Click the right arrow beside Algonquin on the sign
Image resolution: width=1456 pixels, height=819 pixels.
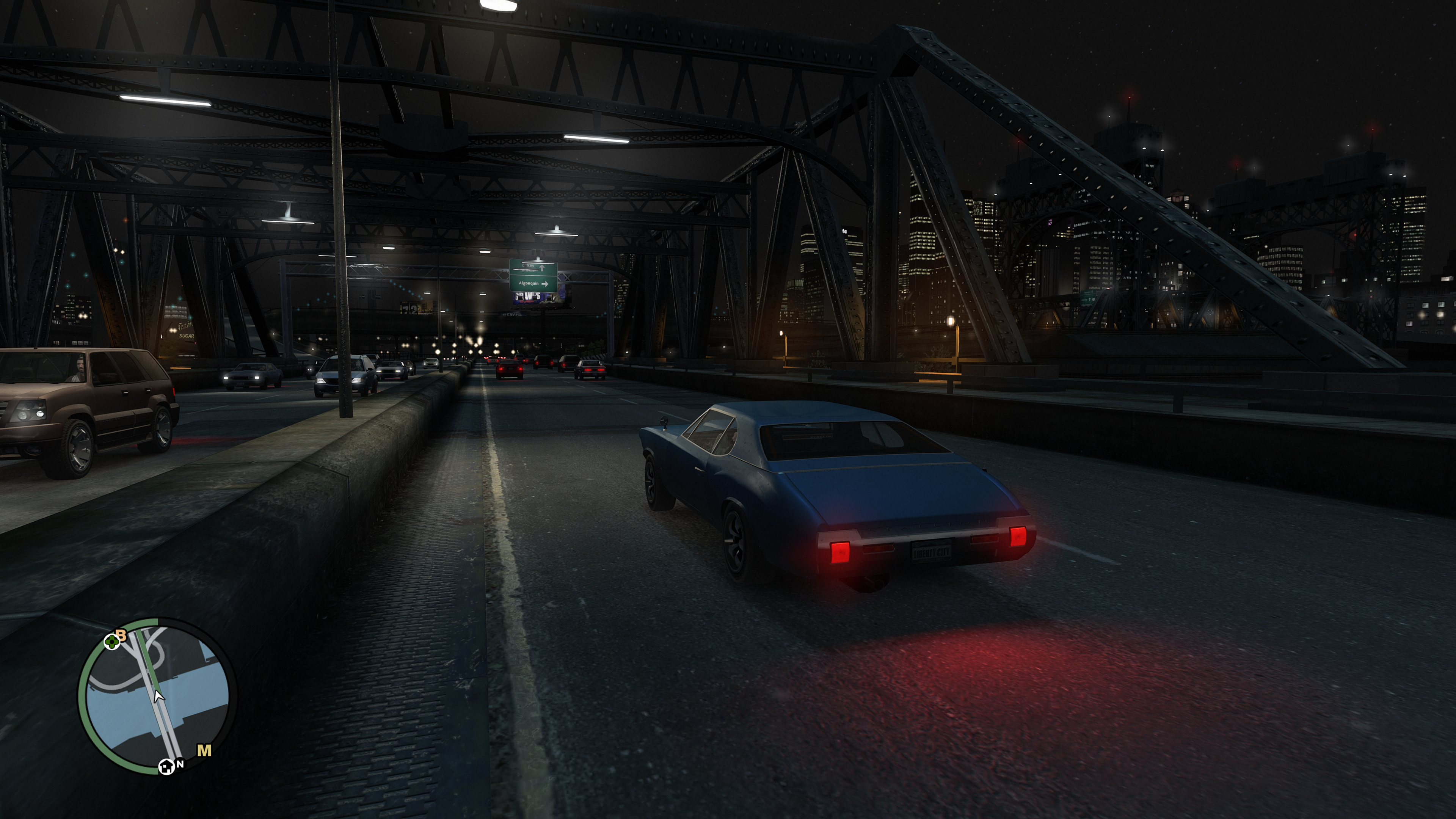[545, 284]
